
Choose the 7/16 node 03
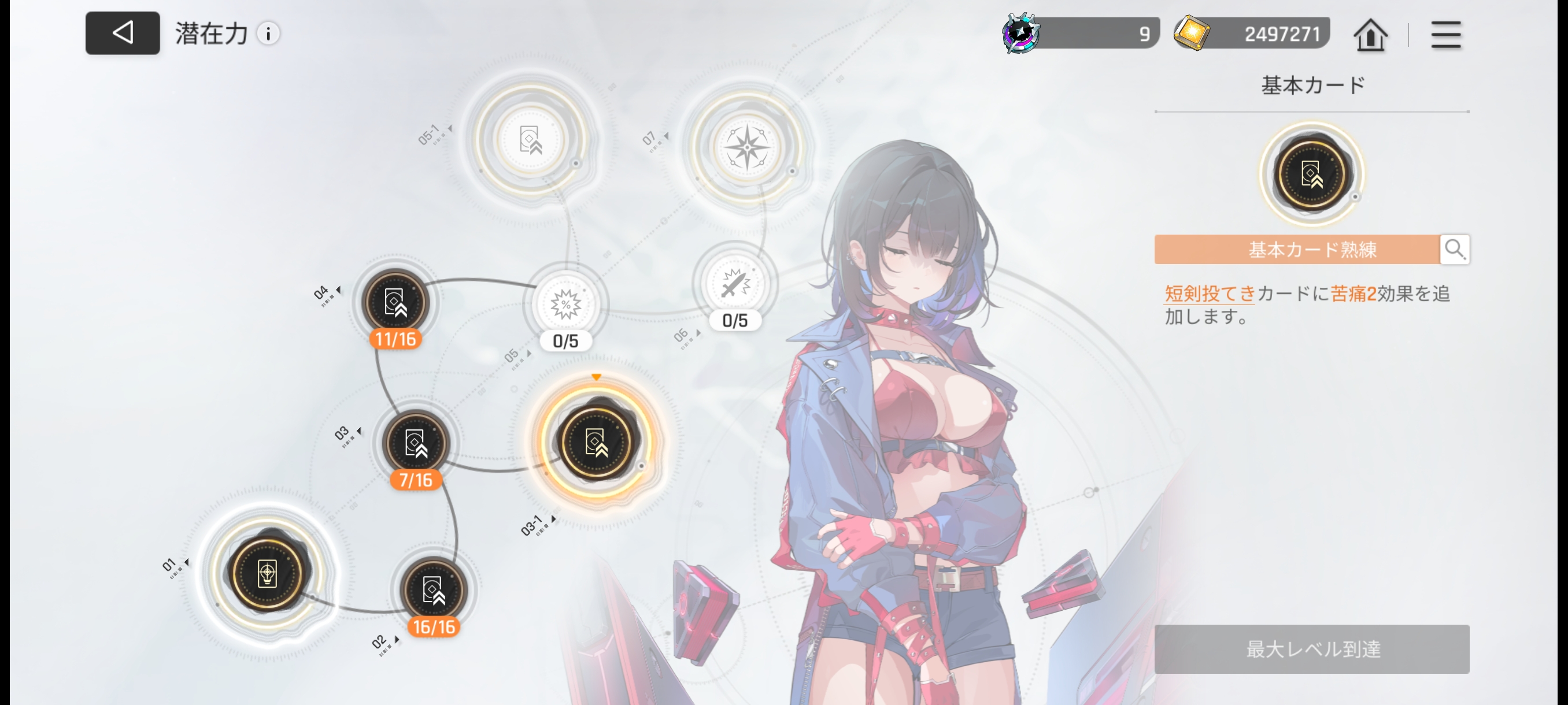tap(415, 443)
